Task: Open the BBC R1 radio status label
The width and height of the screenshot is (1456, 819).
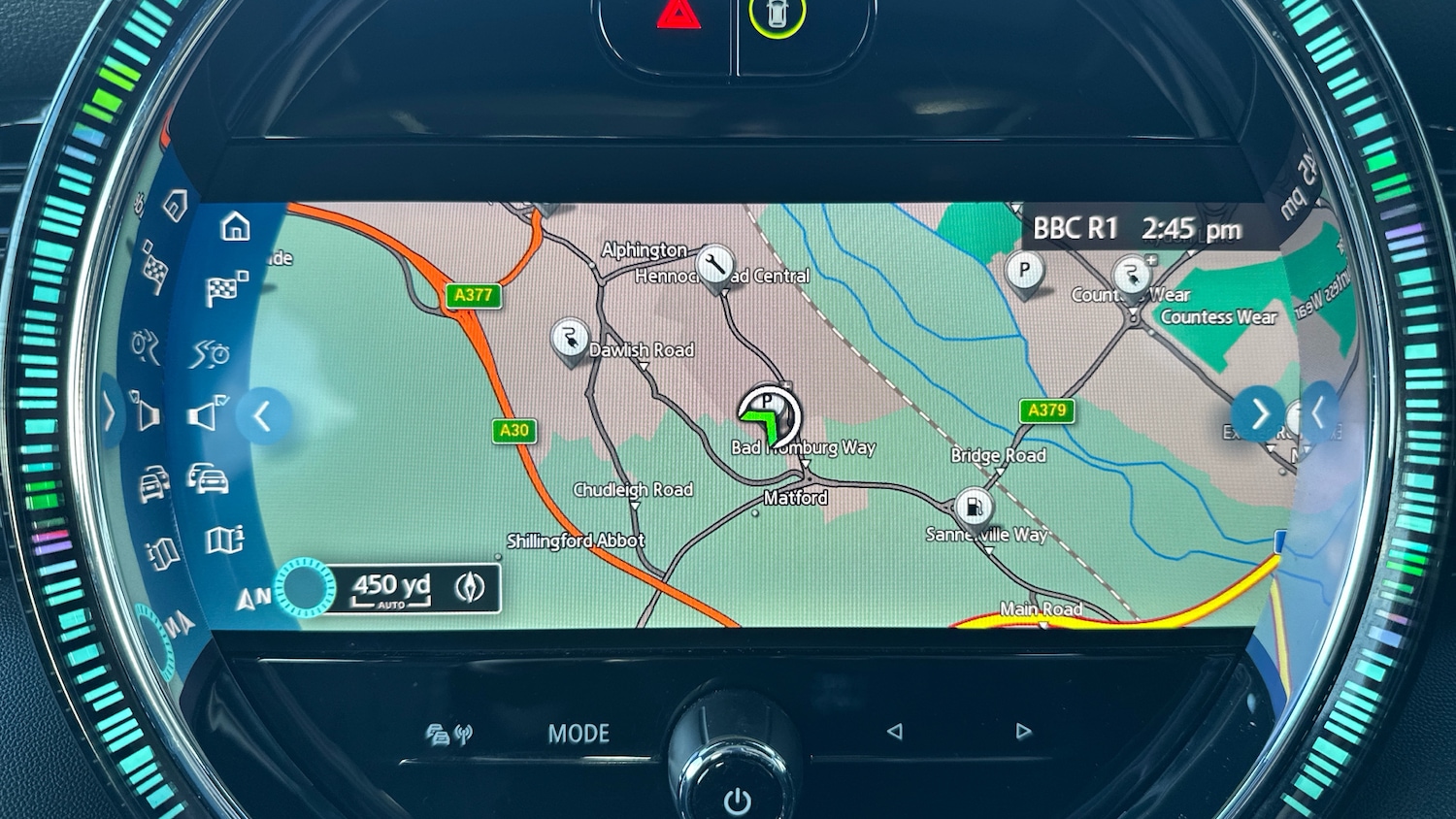Action: click(x=1075, y=229)
